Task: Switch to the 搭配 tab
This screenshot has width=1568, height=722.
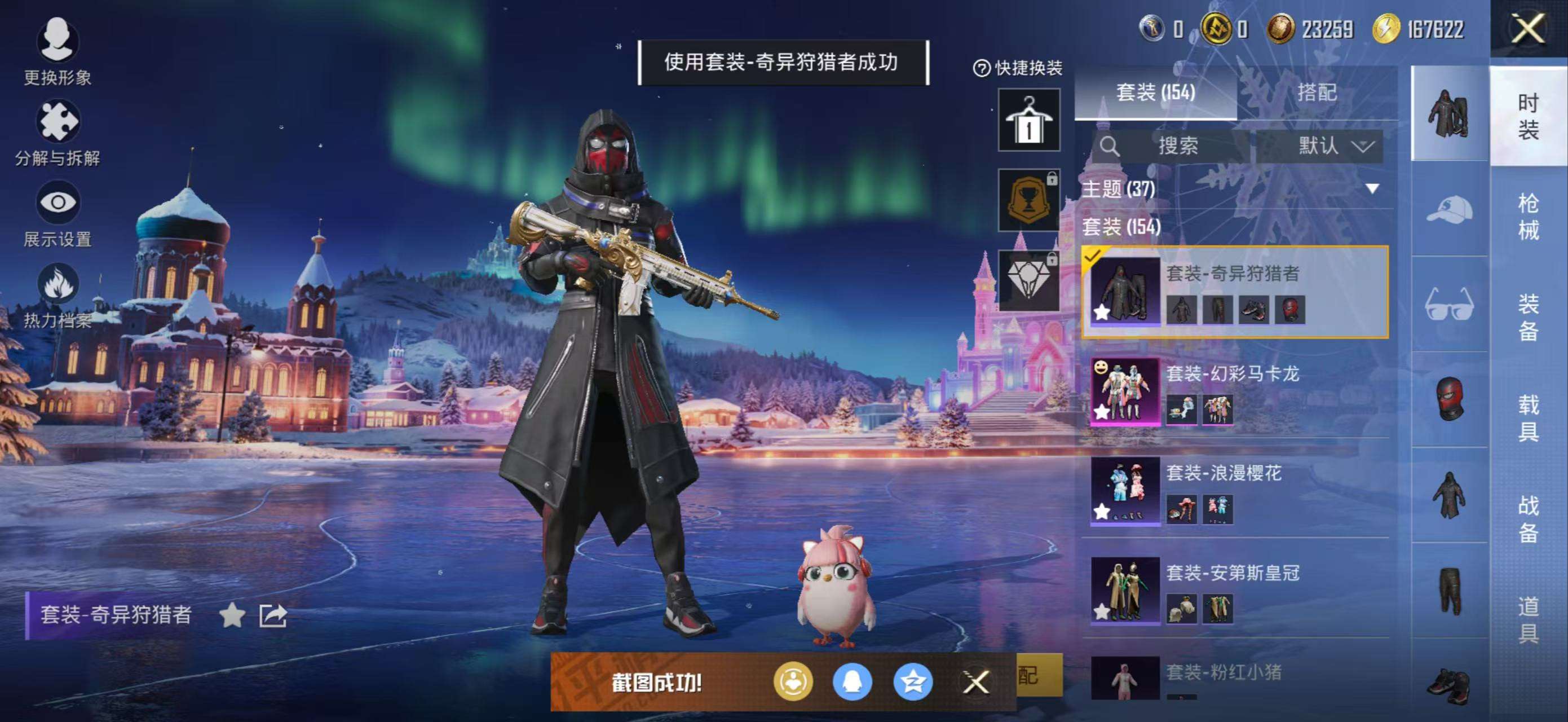Action: [1318, 93]
